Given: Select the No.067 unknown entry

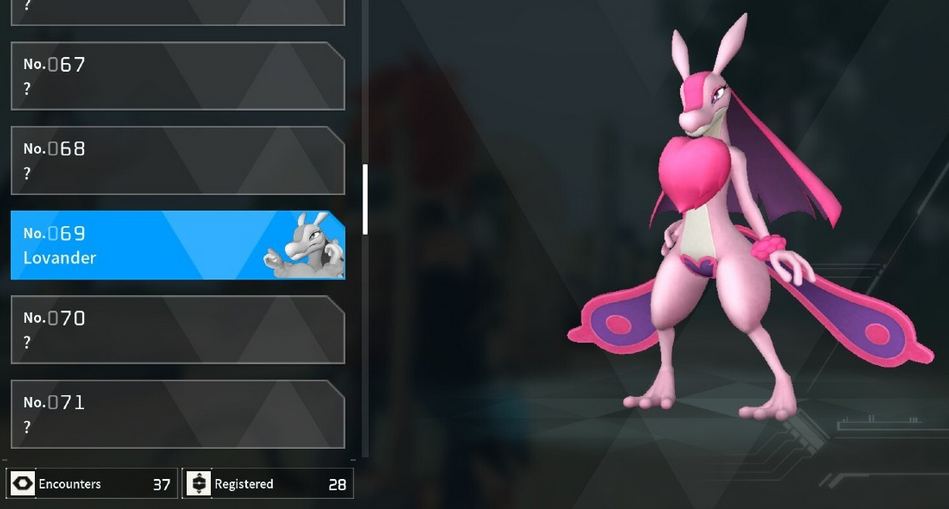Looking at the screenshot, I should click(177, 76).
